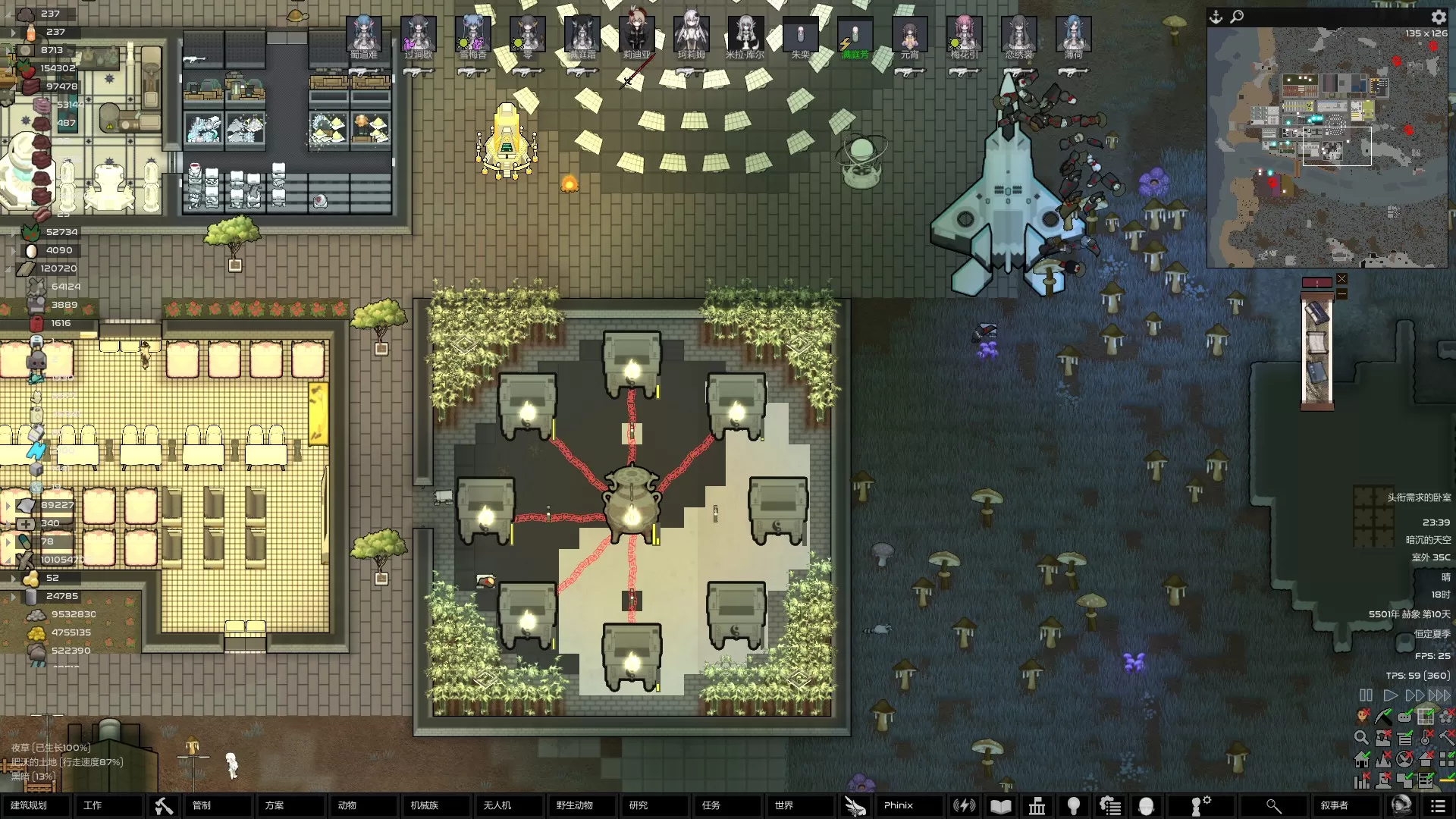Set game to fastest triple-arrow speed
This screenshot has width=1456, height=819.
click(x=1439, y=695)
